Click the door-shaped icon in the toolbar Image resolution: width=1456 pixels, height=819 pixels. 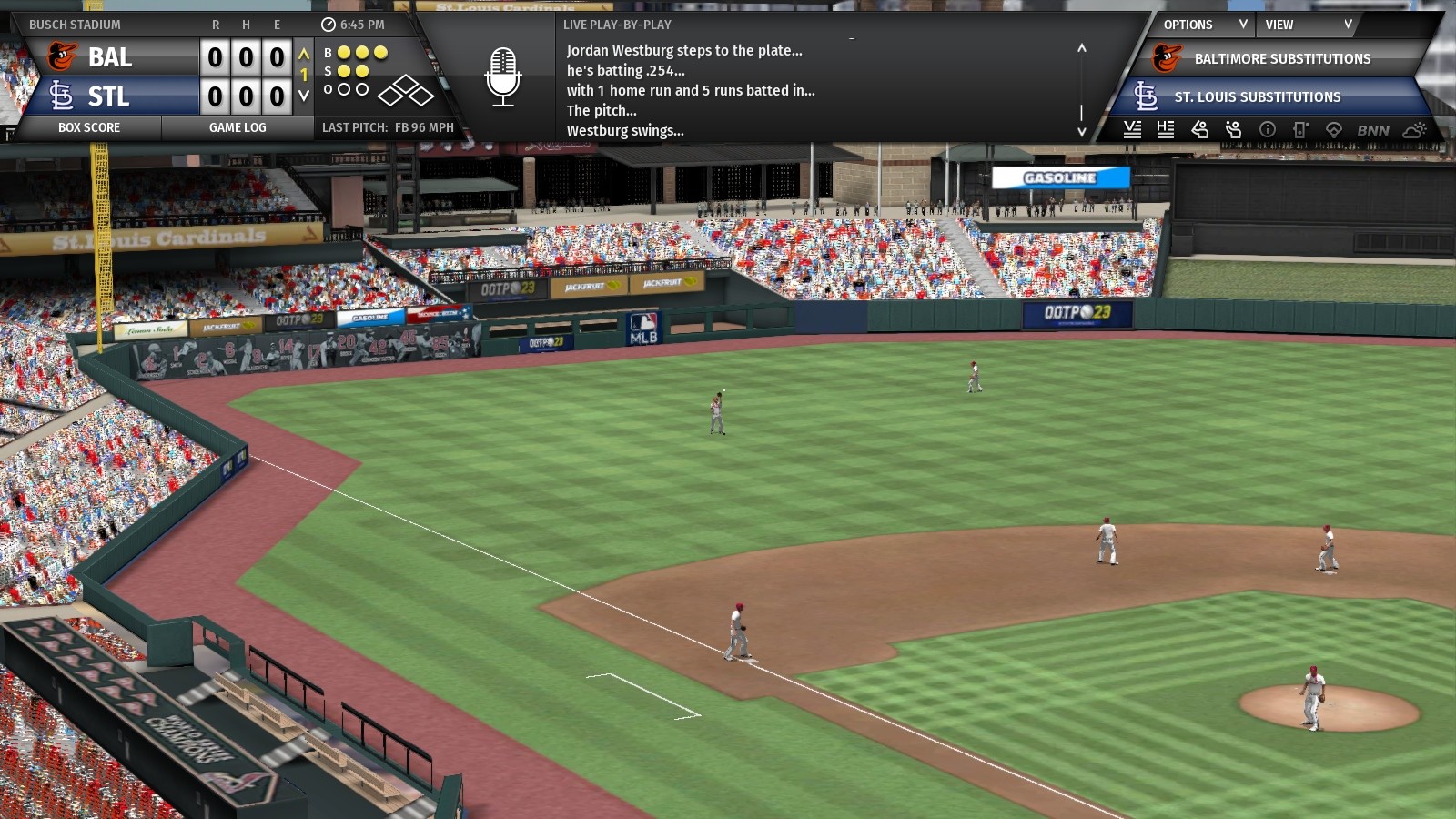pos(1300,129)
